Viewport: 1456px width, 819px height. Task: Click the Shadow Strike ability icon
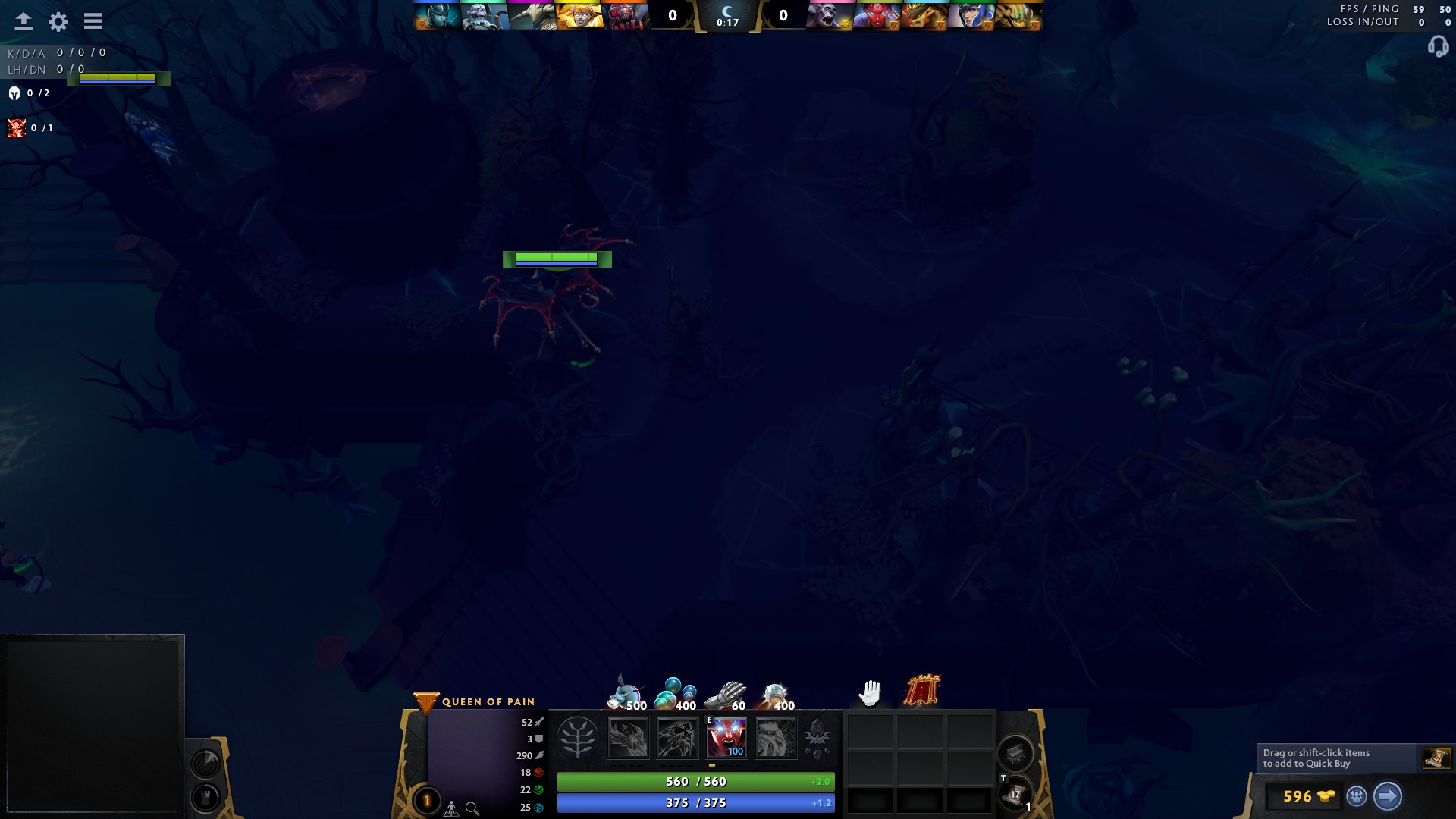(628, 737)
